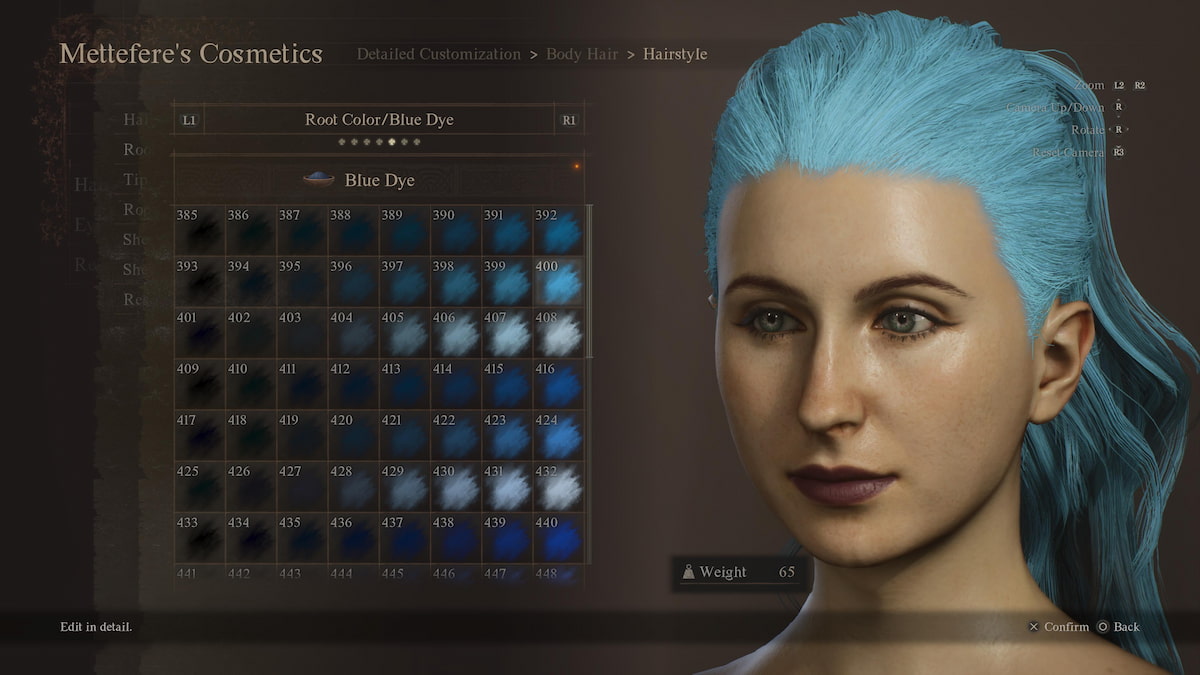Click the dye palette scrollbar
This screenshot has height=675, width=1200.
[x=590, y=282]
